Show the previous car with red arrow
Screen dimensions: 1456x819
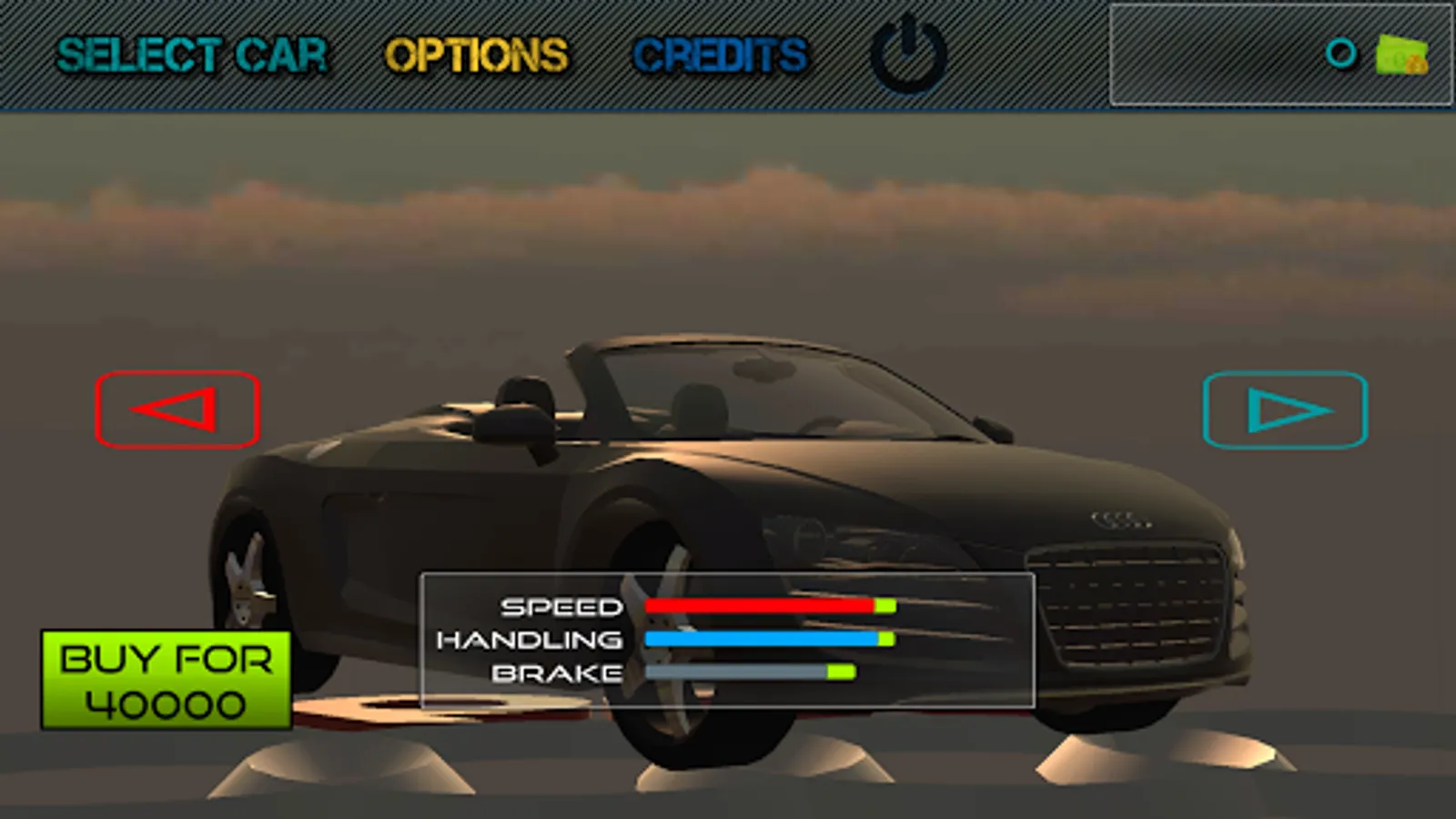point(177,409)
